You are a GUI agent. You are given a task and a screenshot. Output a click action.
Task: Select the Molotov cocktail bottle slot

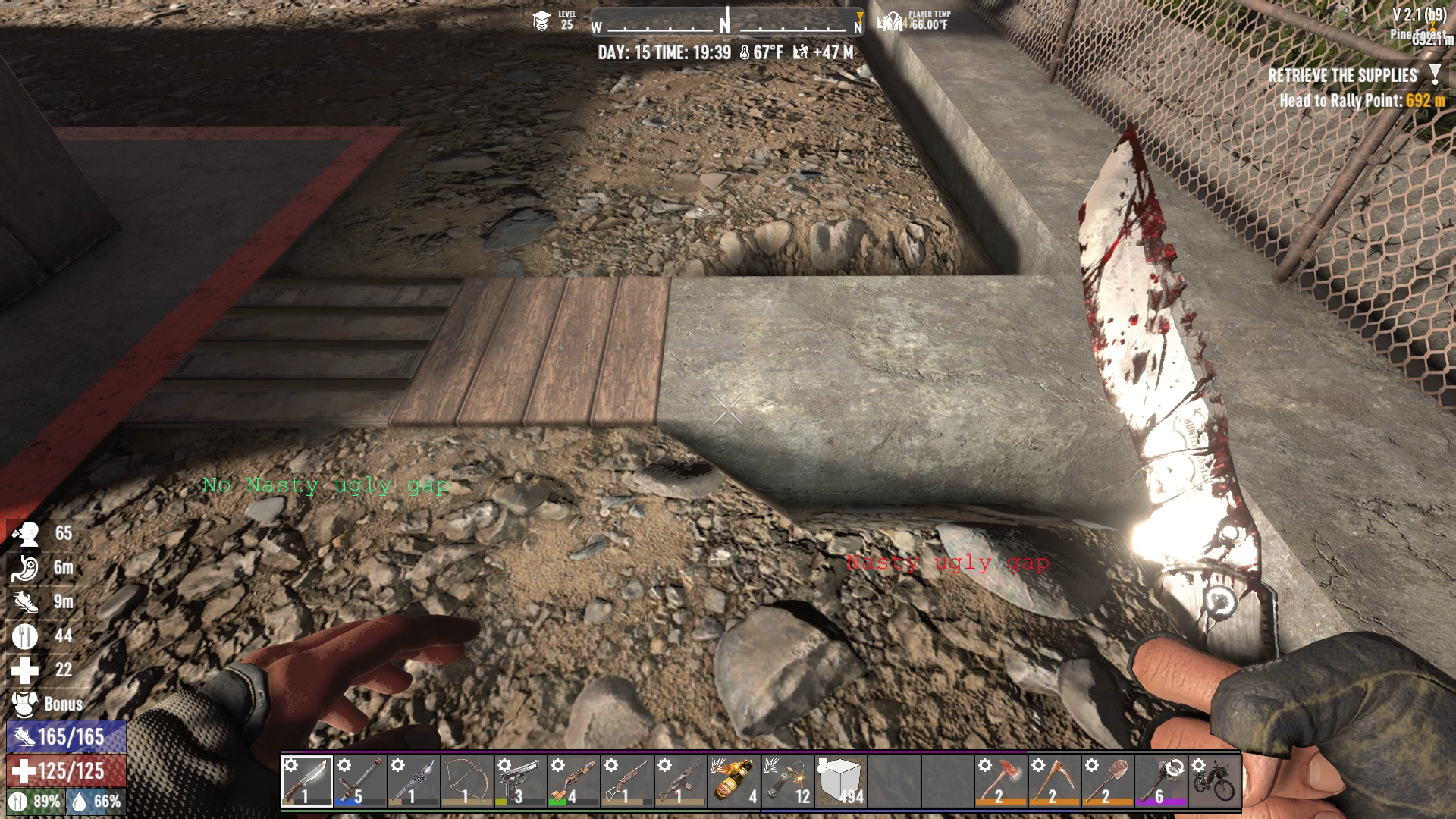tap(733, 780)
